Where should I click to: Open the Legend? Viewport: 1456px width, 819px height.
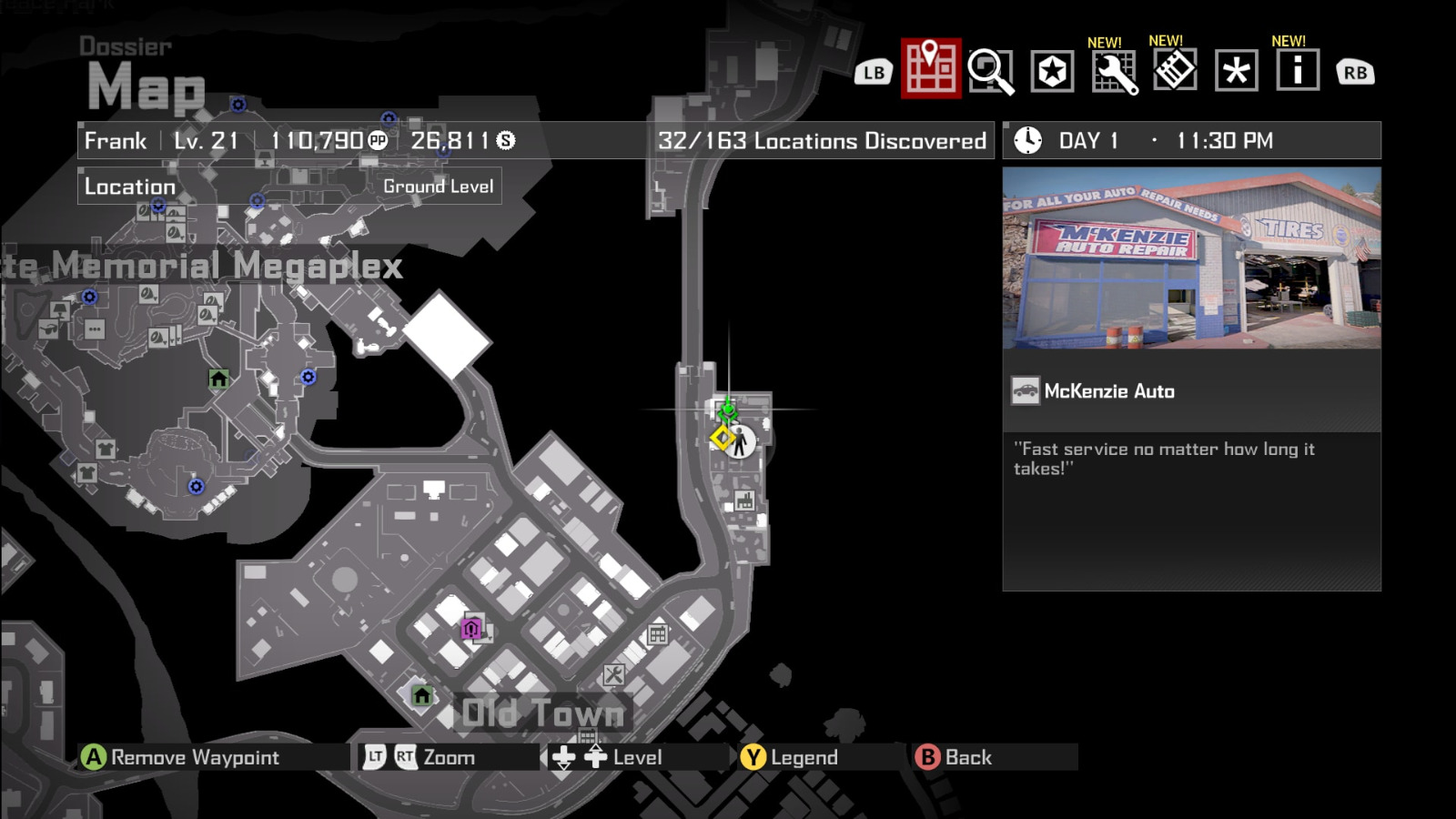click(752, 756)
